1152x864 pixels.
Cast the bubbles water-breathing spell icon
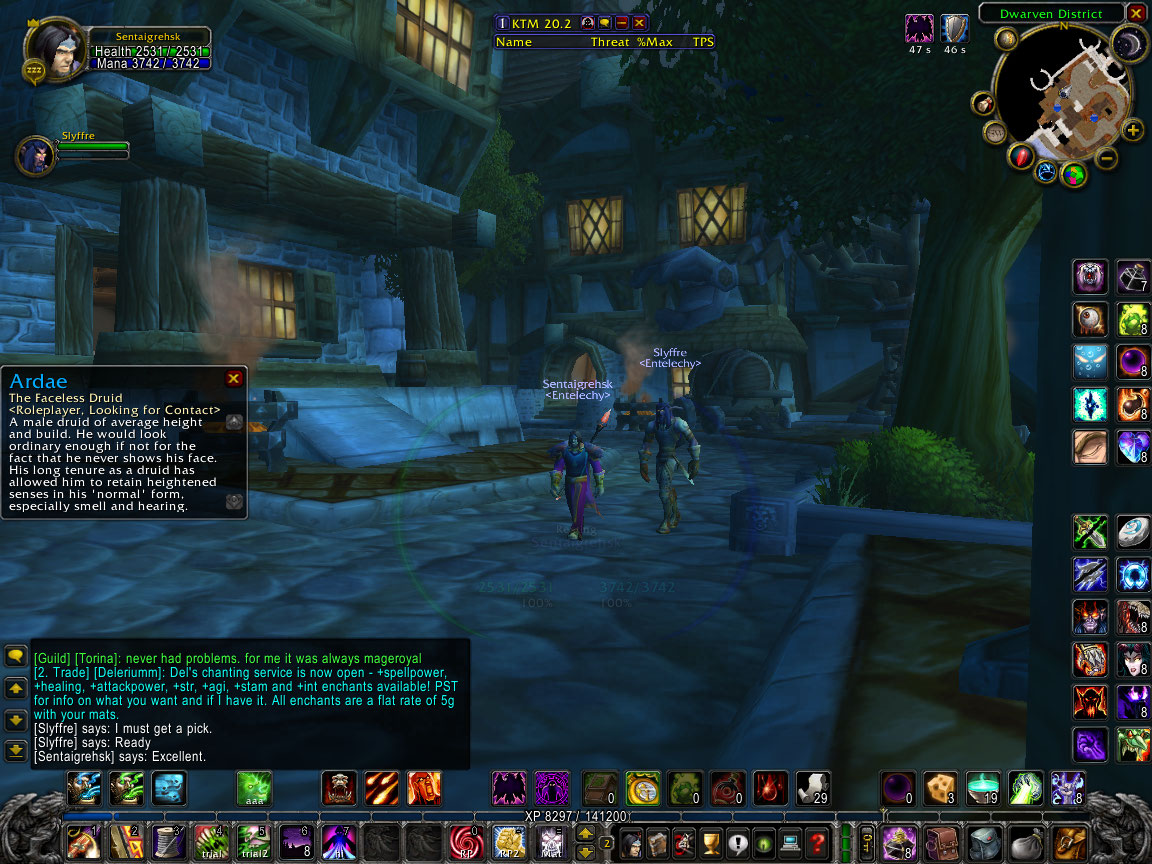1090,361
